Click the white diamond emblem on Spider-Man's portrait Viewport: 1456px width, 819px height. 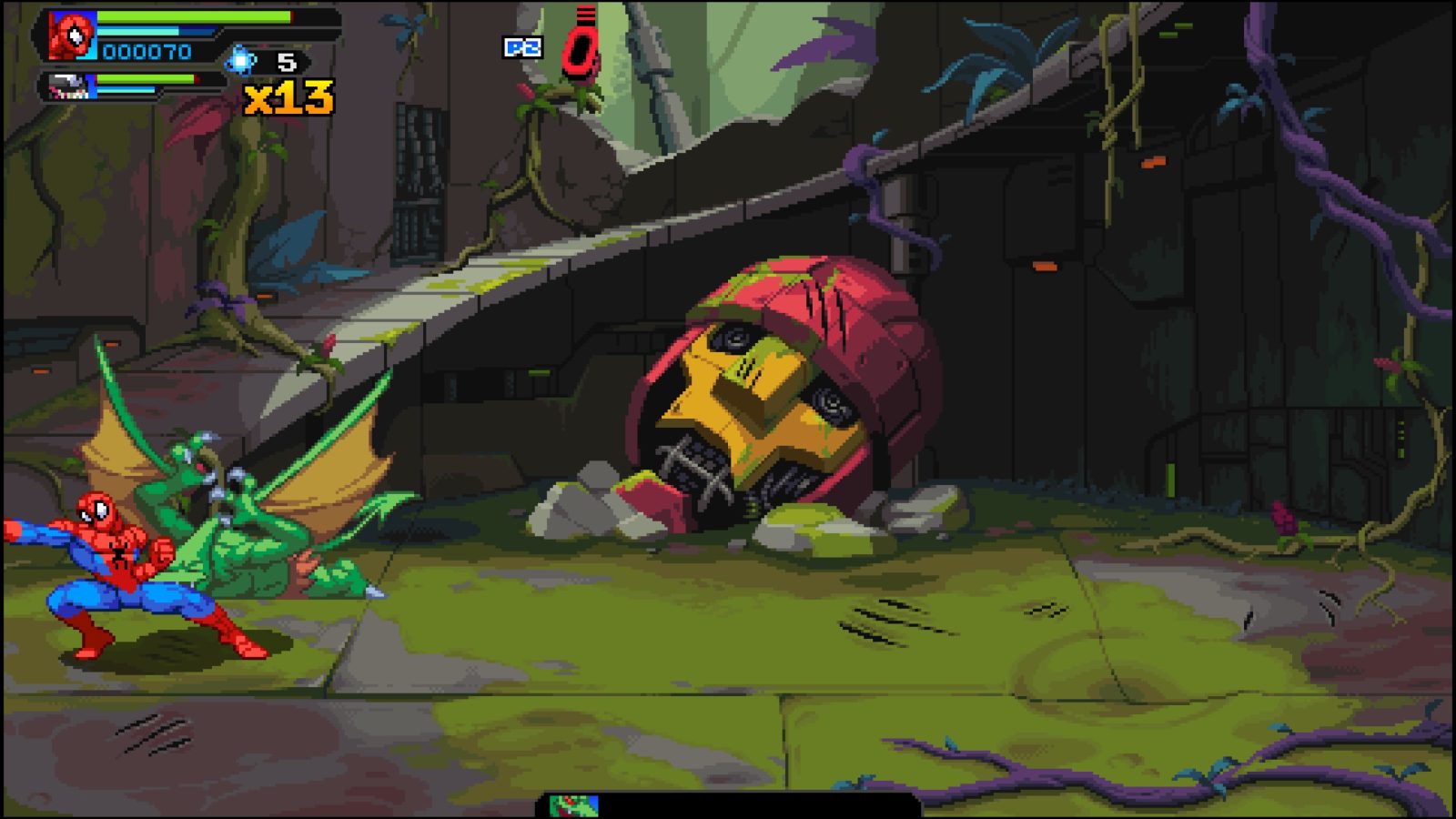[x=76, y=36]
